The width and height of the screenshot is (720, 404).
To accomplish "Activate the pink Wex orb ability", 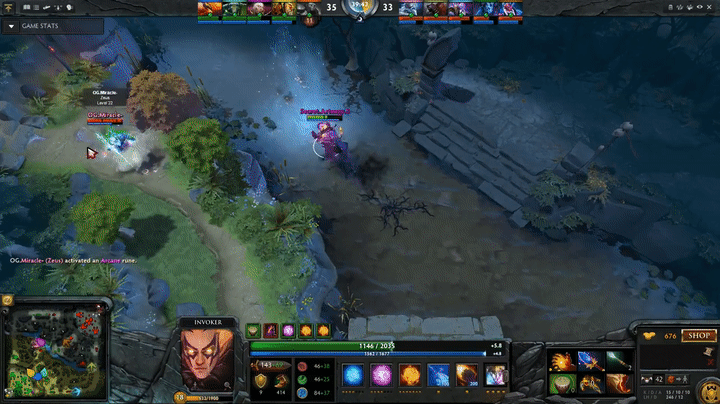I will pos(381,375).
